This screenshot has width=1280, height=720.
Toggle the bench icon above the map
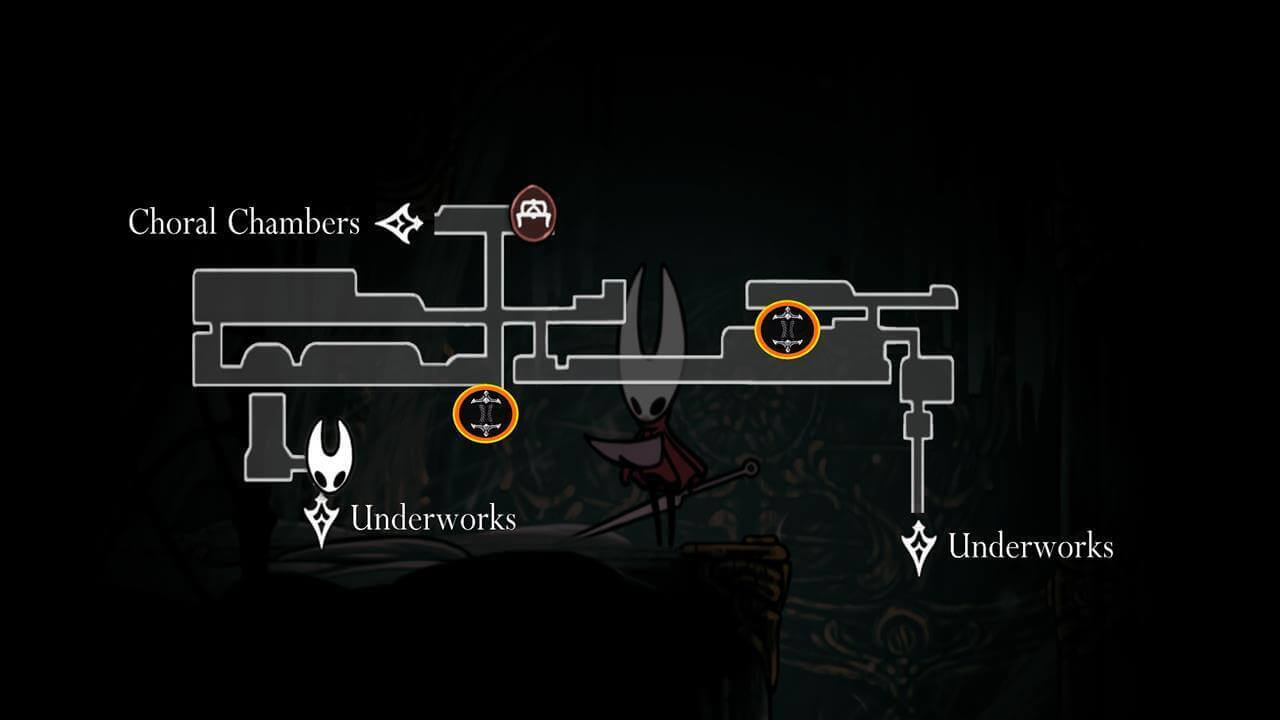pos(534,213)
